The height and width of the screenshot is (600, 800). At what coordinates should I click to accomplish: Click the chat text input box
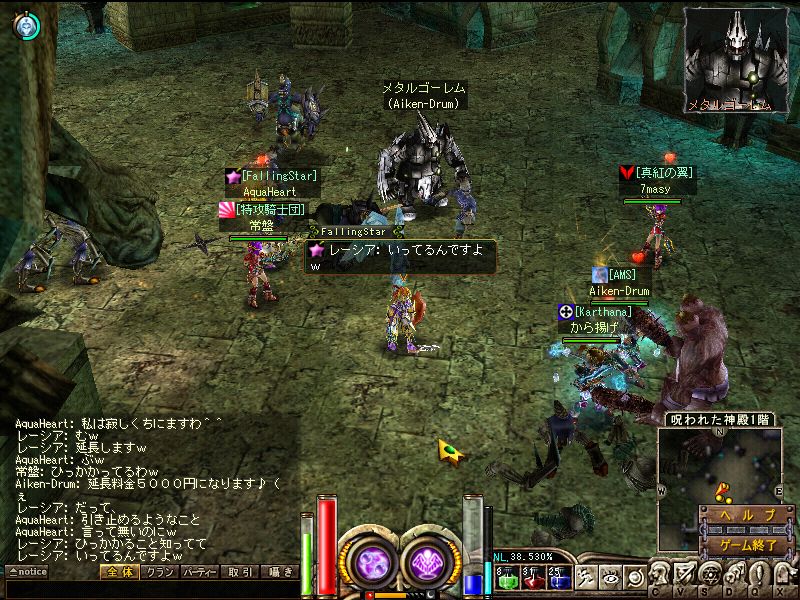point(150,589)
